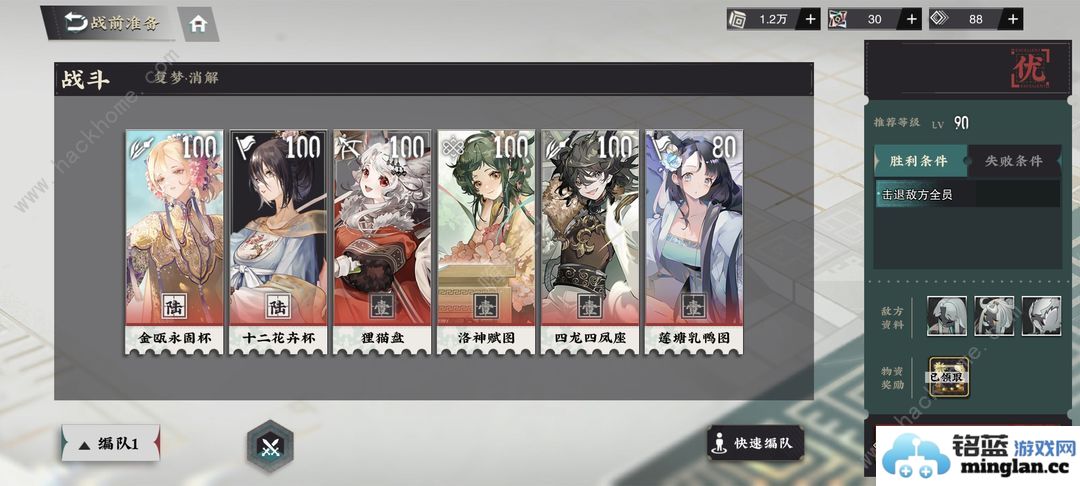Tap the plus beside the 30 resource
Viewport: 1080px width, 486px height.
point(911,19)
